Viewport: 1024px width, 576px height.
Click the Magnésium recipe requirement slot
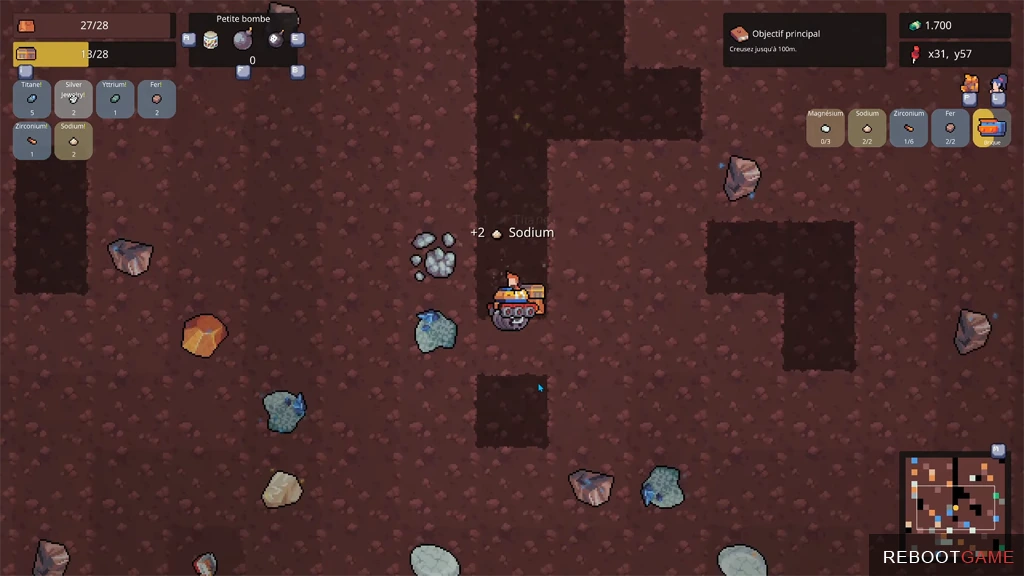click(825, 128)
